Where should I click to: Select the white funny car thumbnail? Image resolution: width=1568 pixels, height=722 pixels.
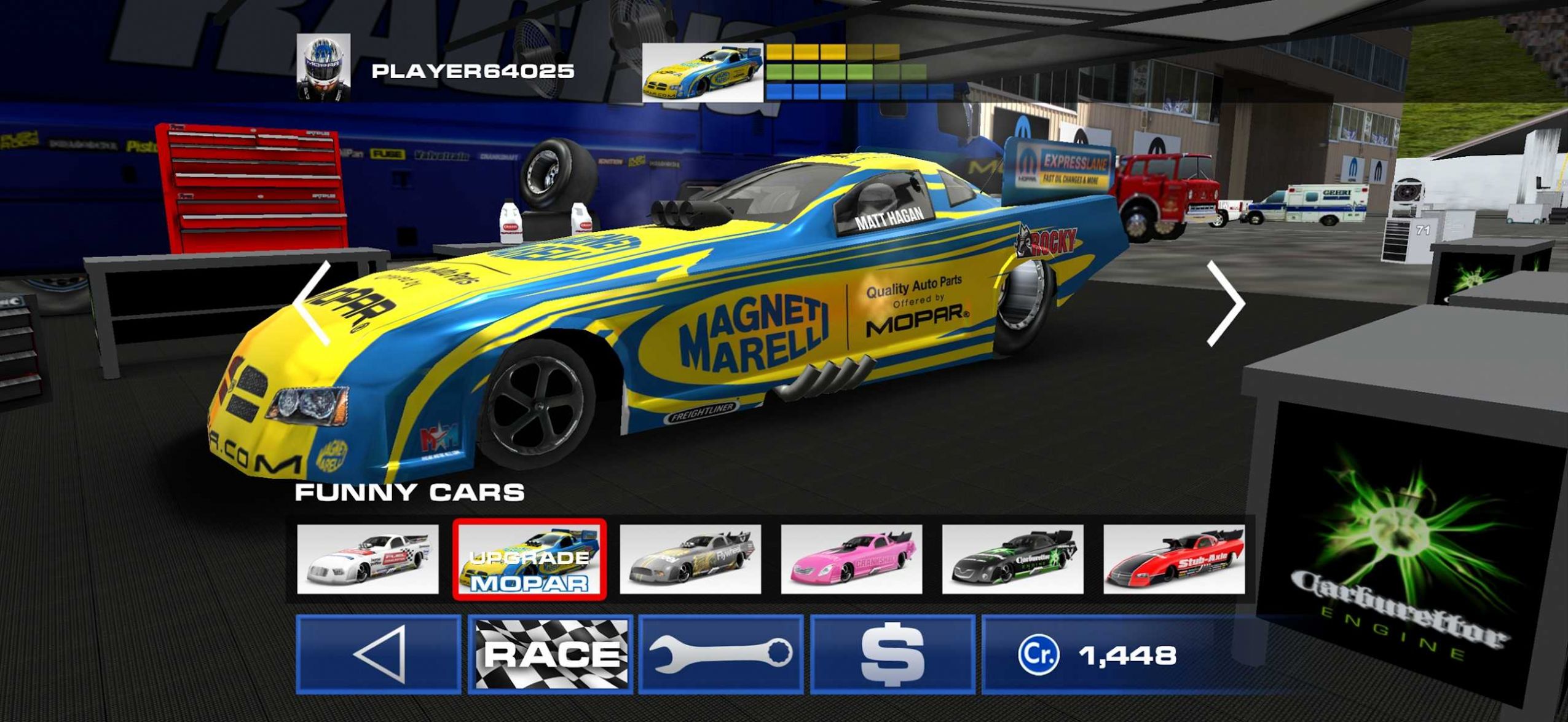[x=368, y=559]
